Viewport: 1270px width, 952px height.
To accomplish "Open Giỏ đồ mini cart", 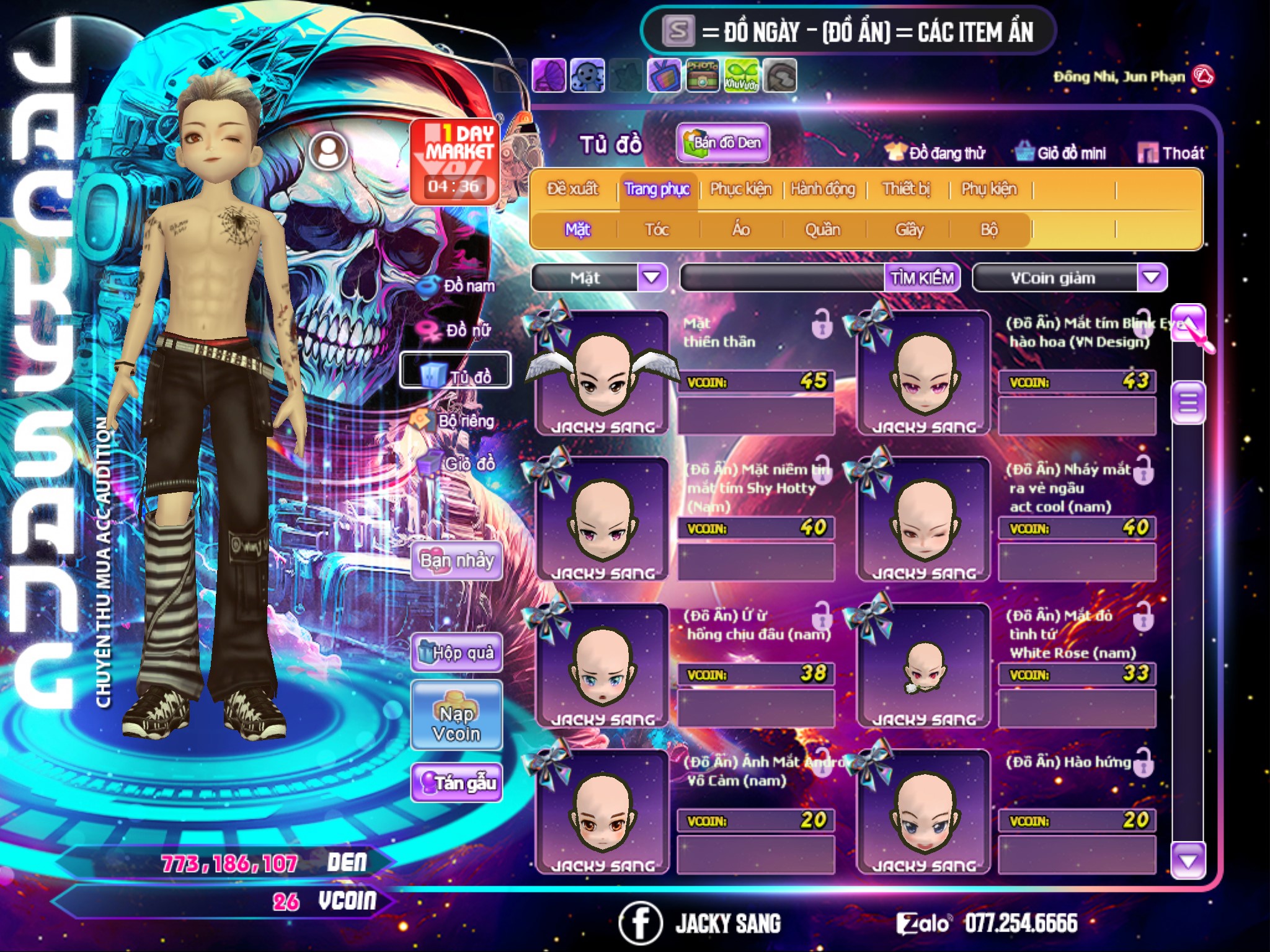I will [x=1061, y=153].
